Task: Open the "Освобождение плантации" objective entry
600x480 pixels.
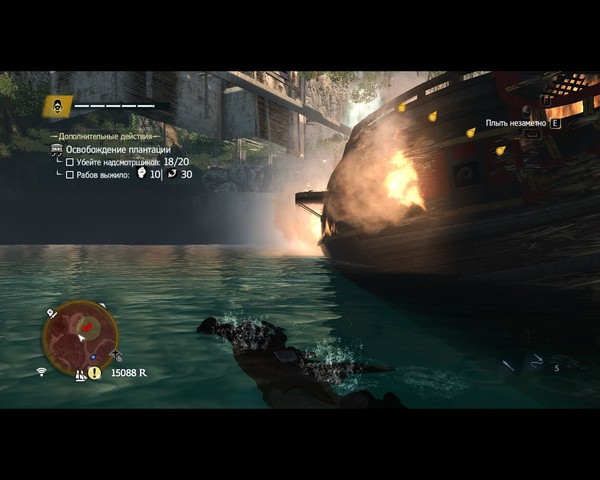Action: [117, 149]
